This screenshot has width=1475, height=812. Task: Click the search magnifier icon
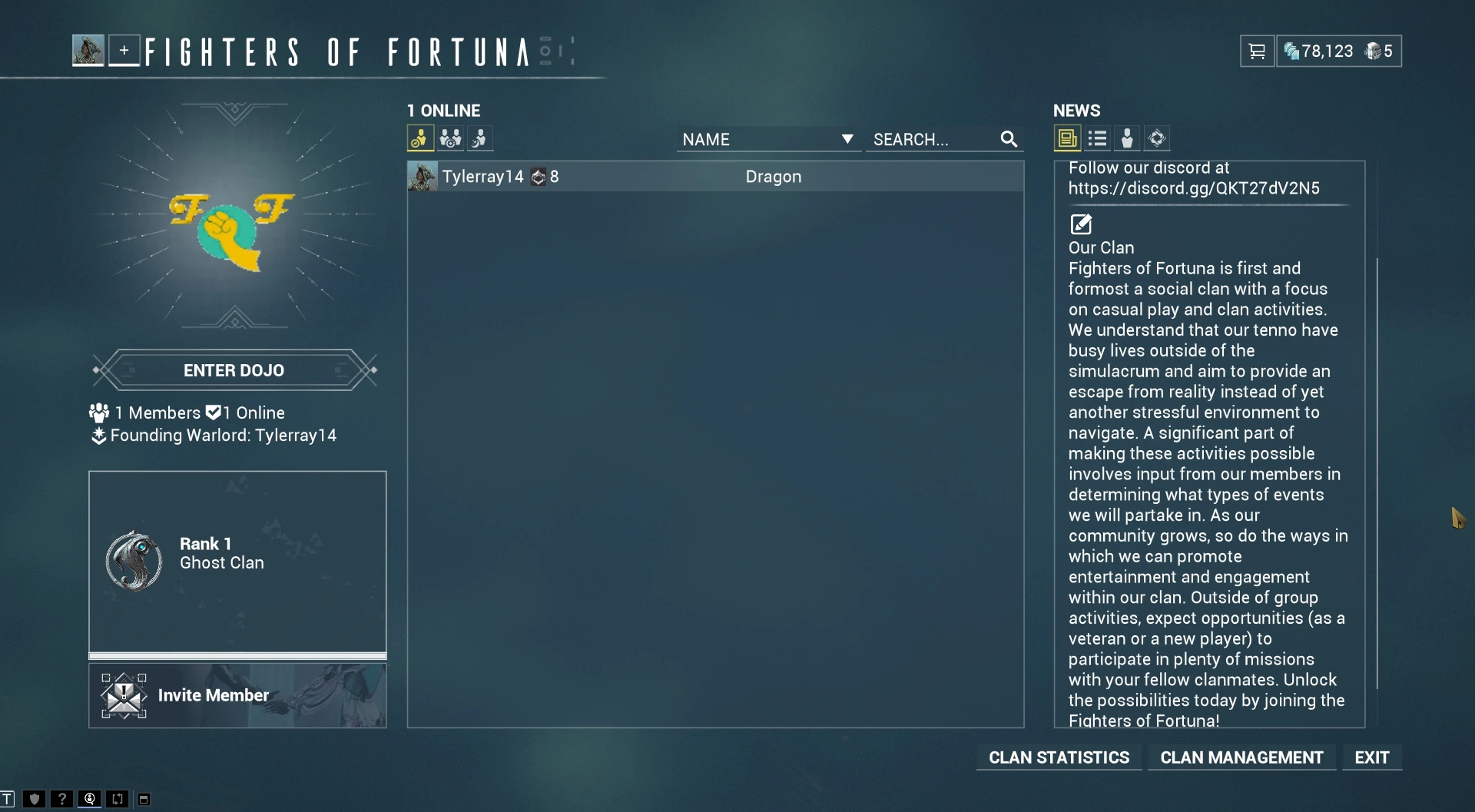click(1009, 139)
